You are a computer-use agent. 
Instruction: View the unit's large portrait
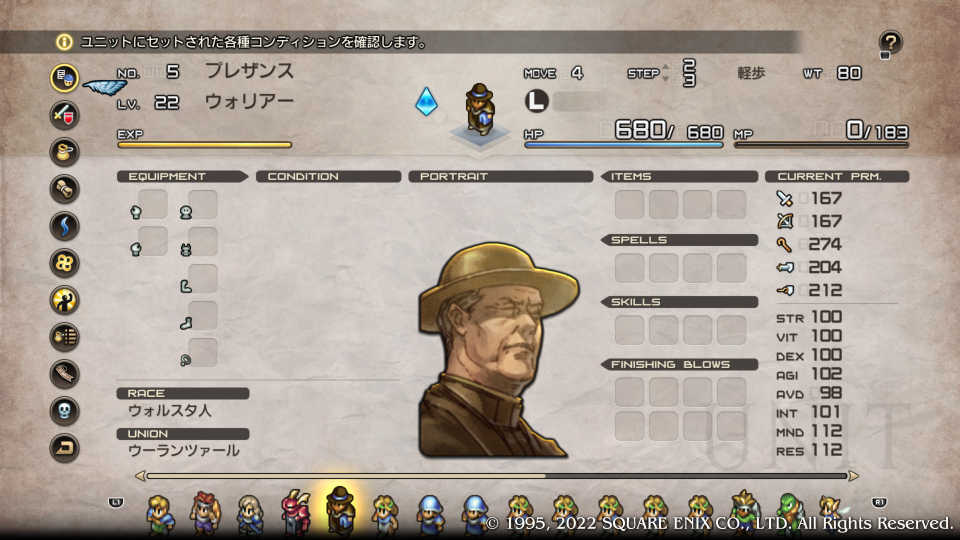(x=497, y=346)
